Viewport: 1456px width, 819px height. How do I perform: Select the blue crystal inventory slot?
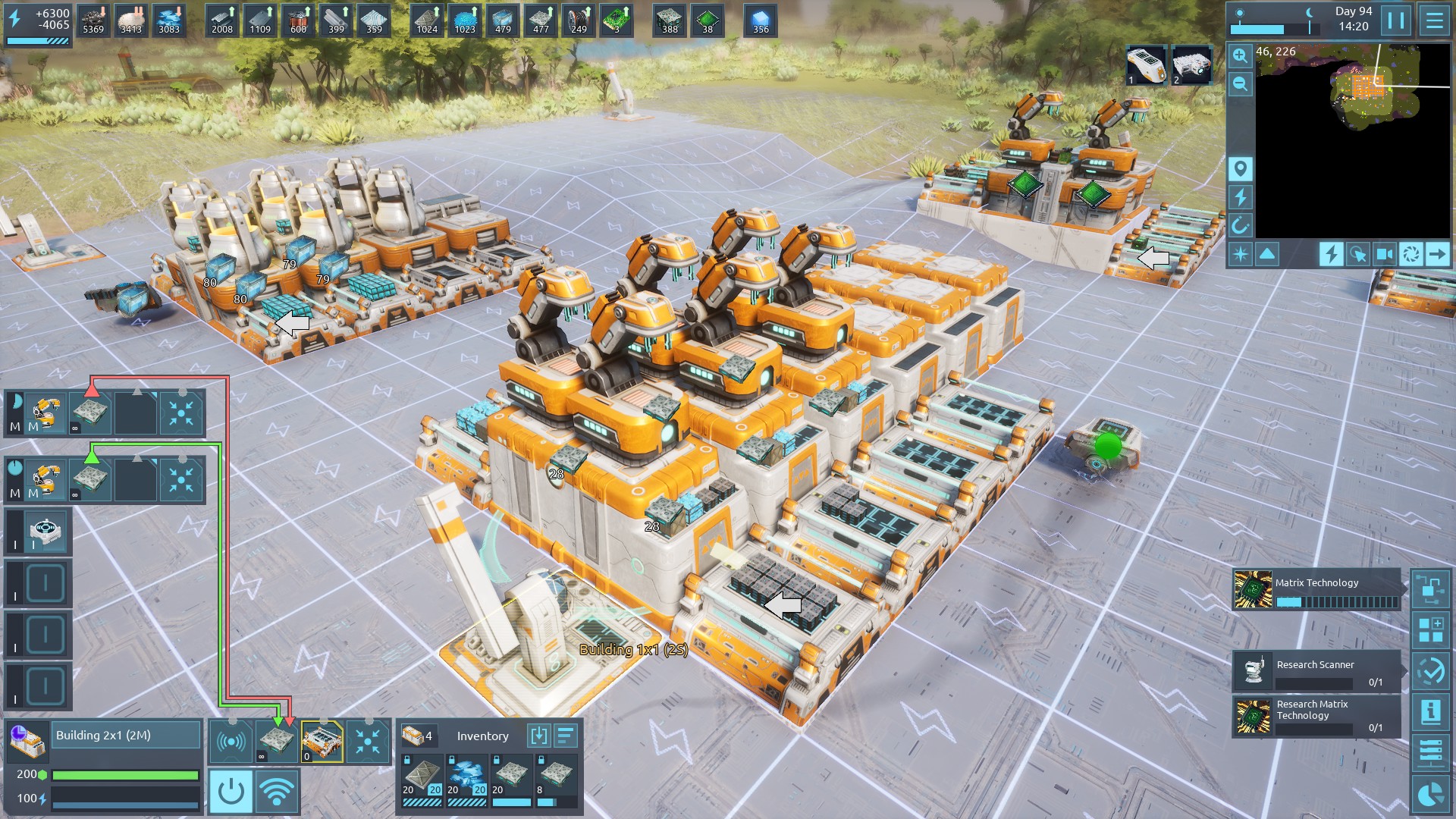(466, 776)
